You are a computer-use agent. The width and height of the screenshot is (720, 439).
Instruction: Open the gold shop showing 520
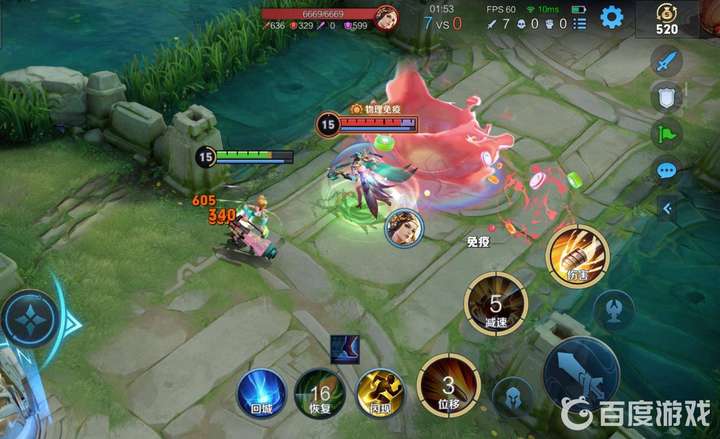666,19
